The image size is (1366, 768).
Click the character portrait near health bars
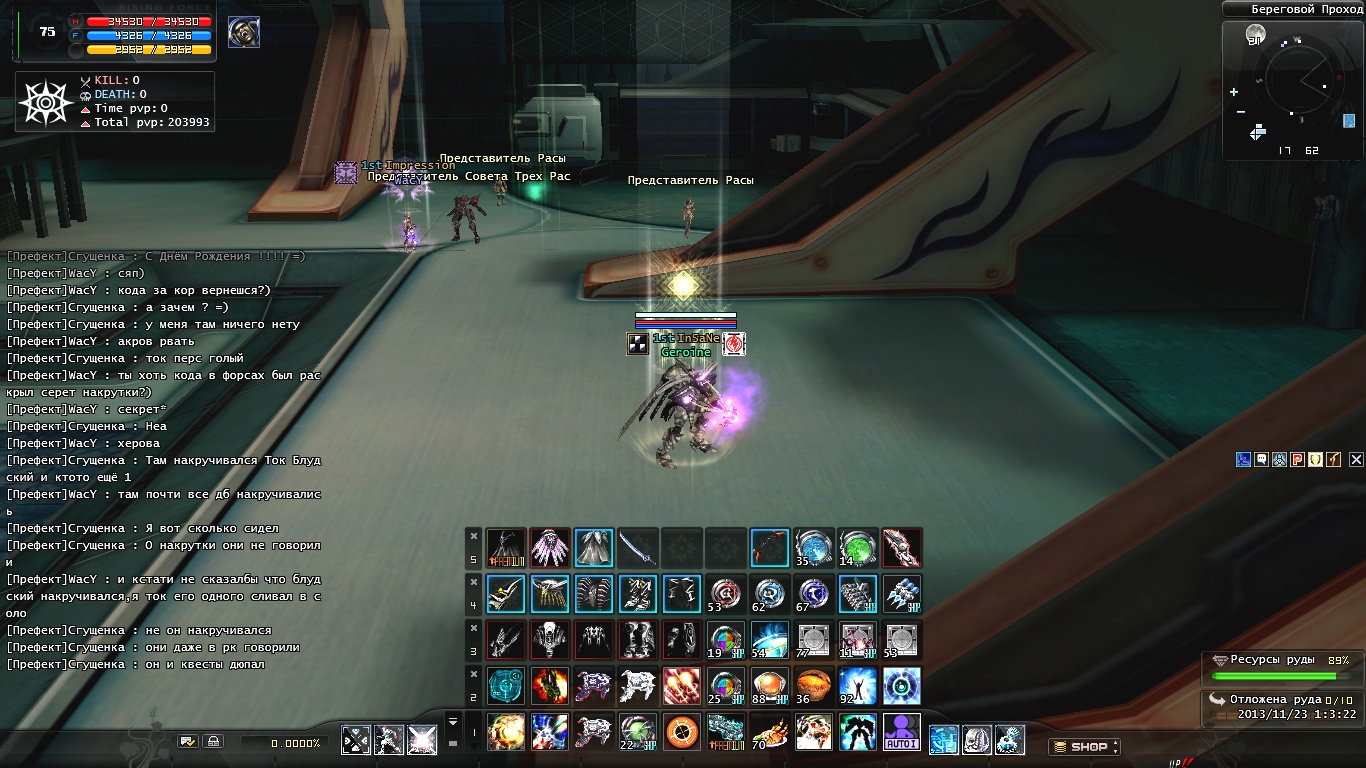pyautogui.click(x=244, y=32)
